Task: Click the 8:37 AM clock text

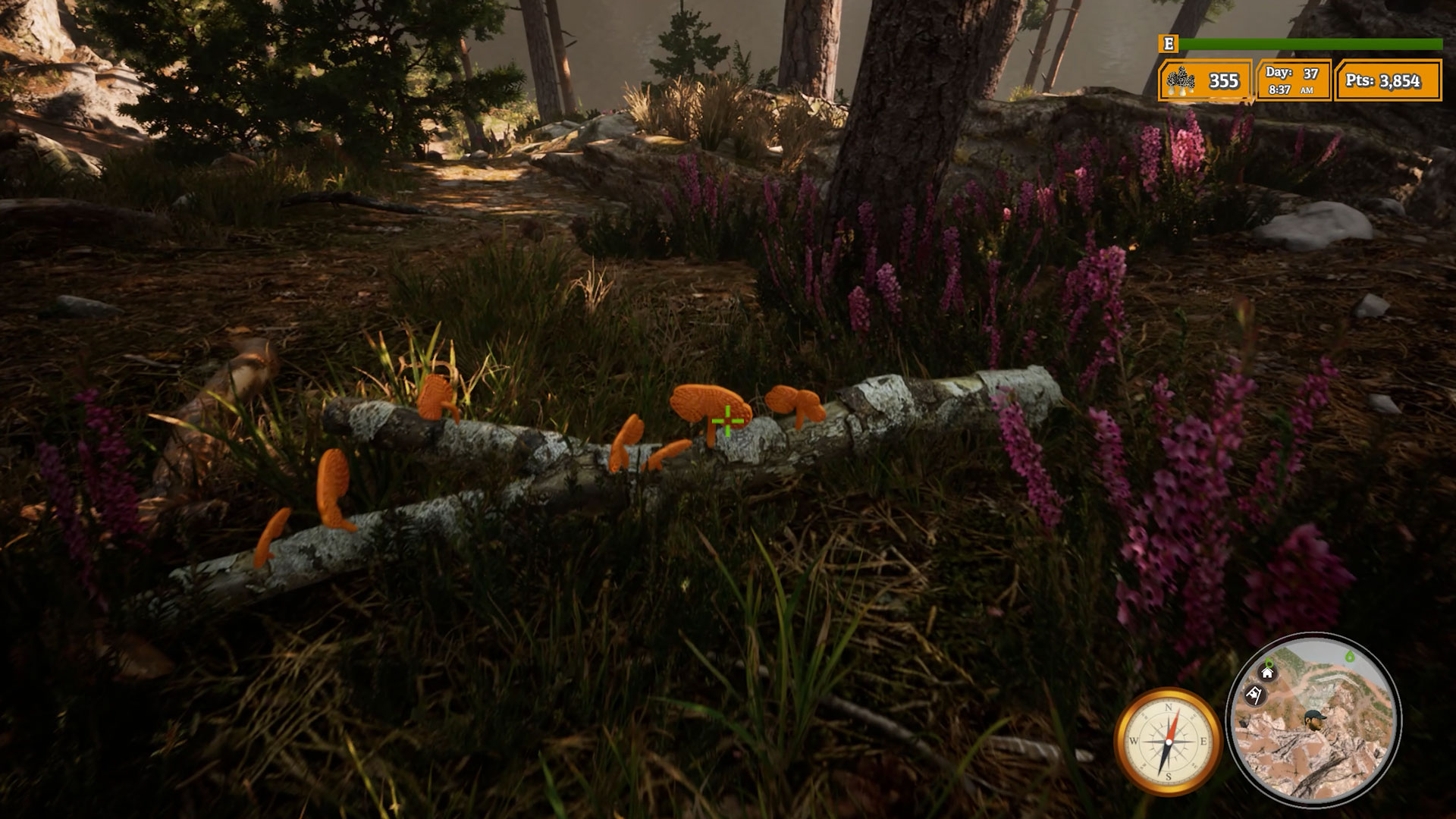Action: click(1289, 89)
